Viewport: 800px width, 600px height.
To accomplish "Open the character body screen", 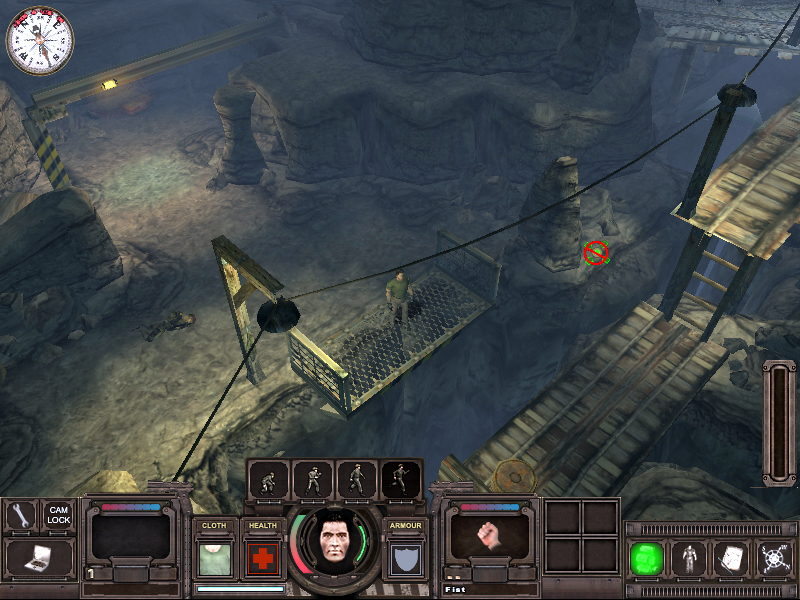I will tap(689, 558).
